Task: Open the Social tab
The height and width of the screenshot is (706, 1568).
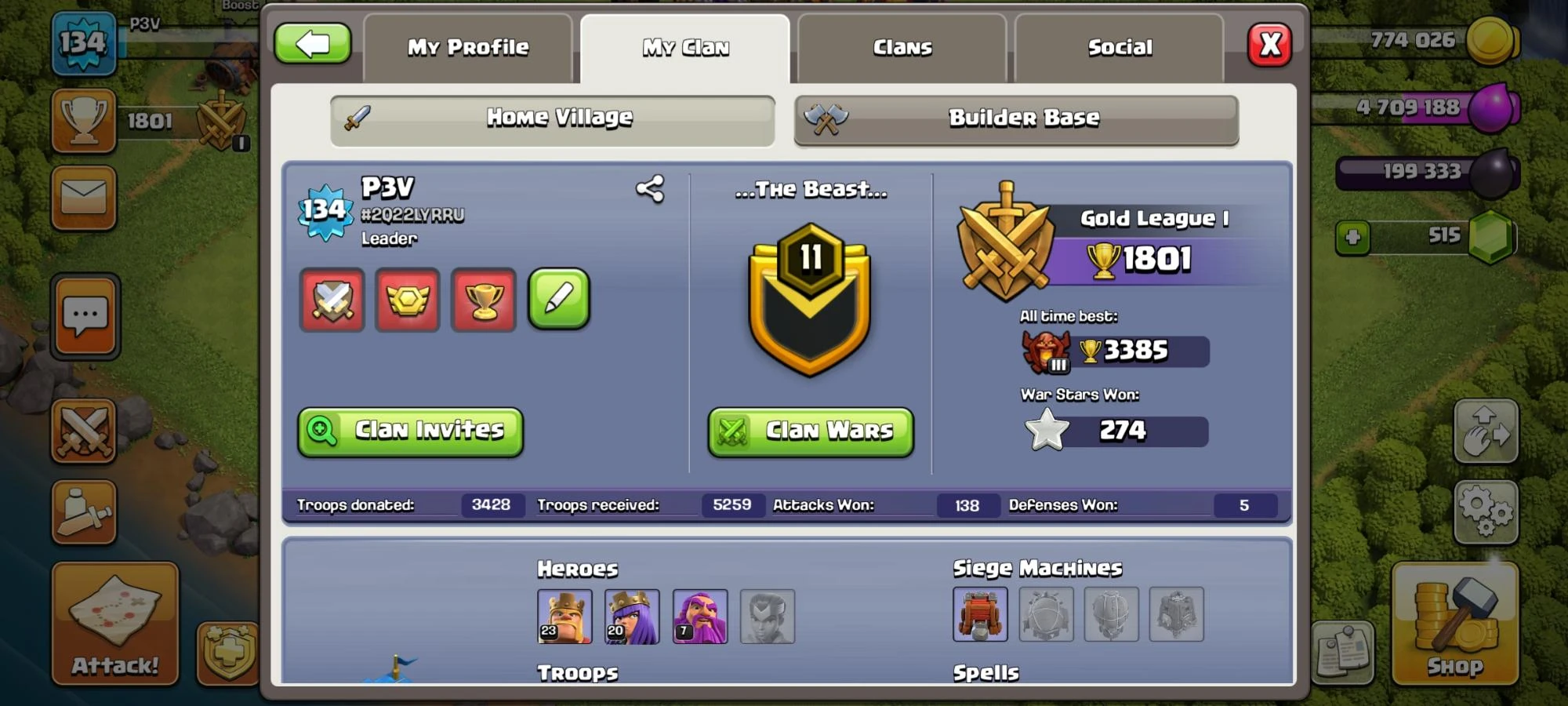Action: coord(1120,47)
